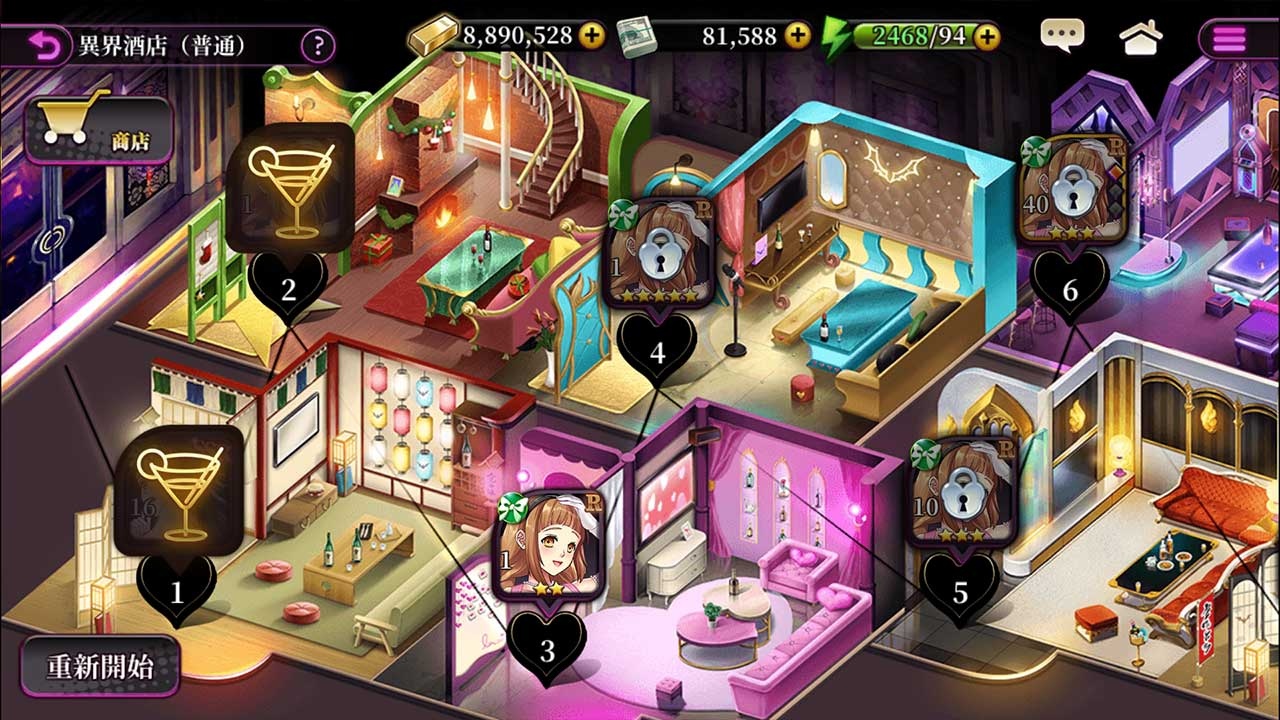The width and height of the screenshot is (1280, 720).
Task: Go back with the purple return arrow
Action: pyautogui.click(x=44, y=45)
